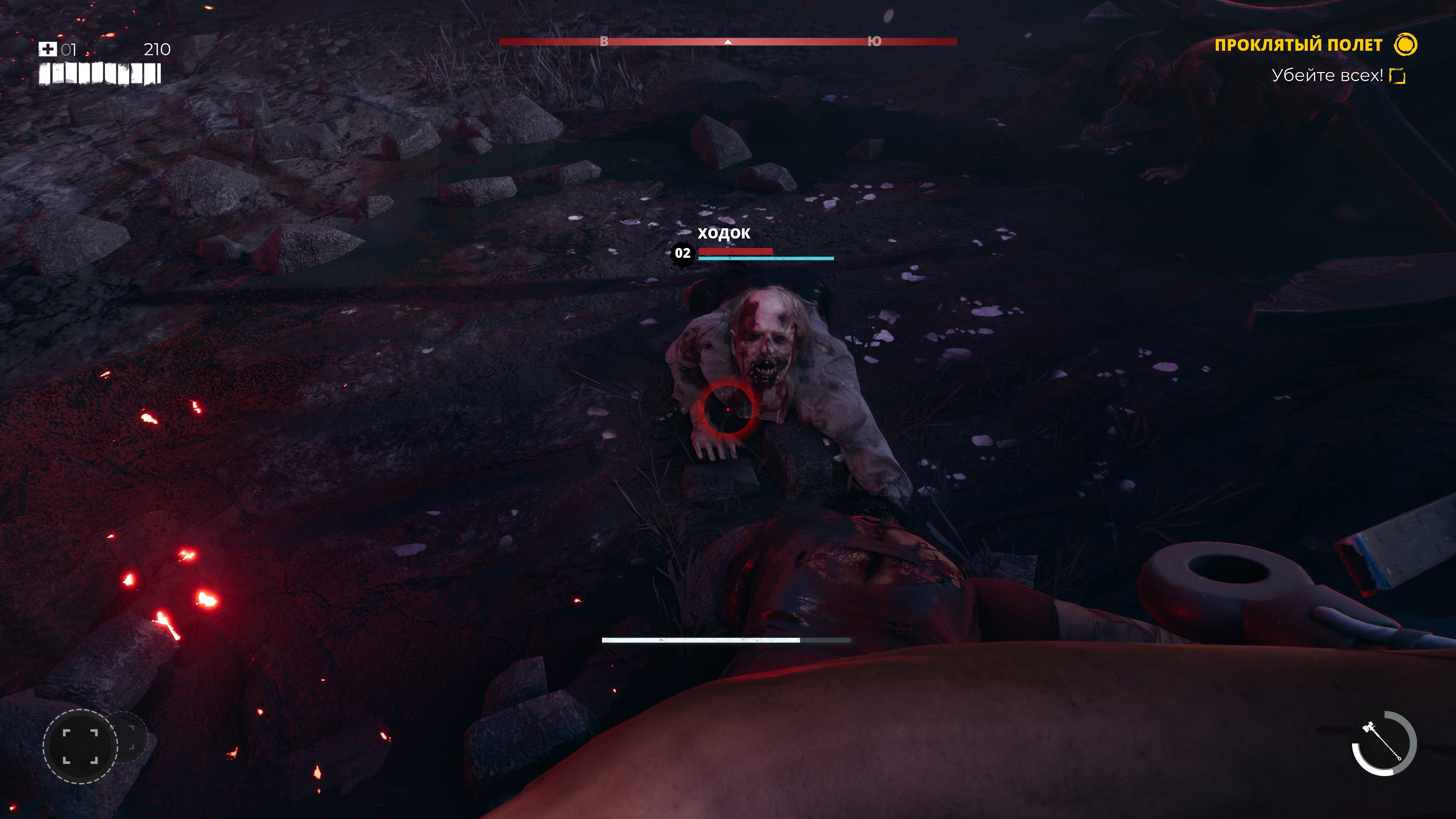1456x819 pixels.
Task: Click the compass bar
Action: point(728,42)
